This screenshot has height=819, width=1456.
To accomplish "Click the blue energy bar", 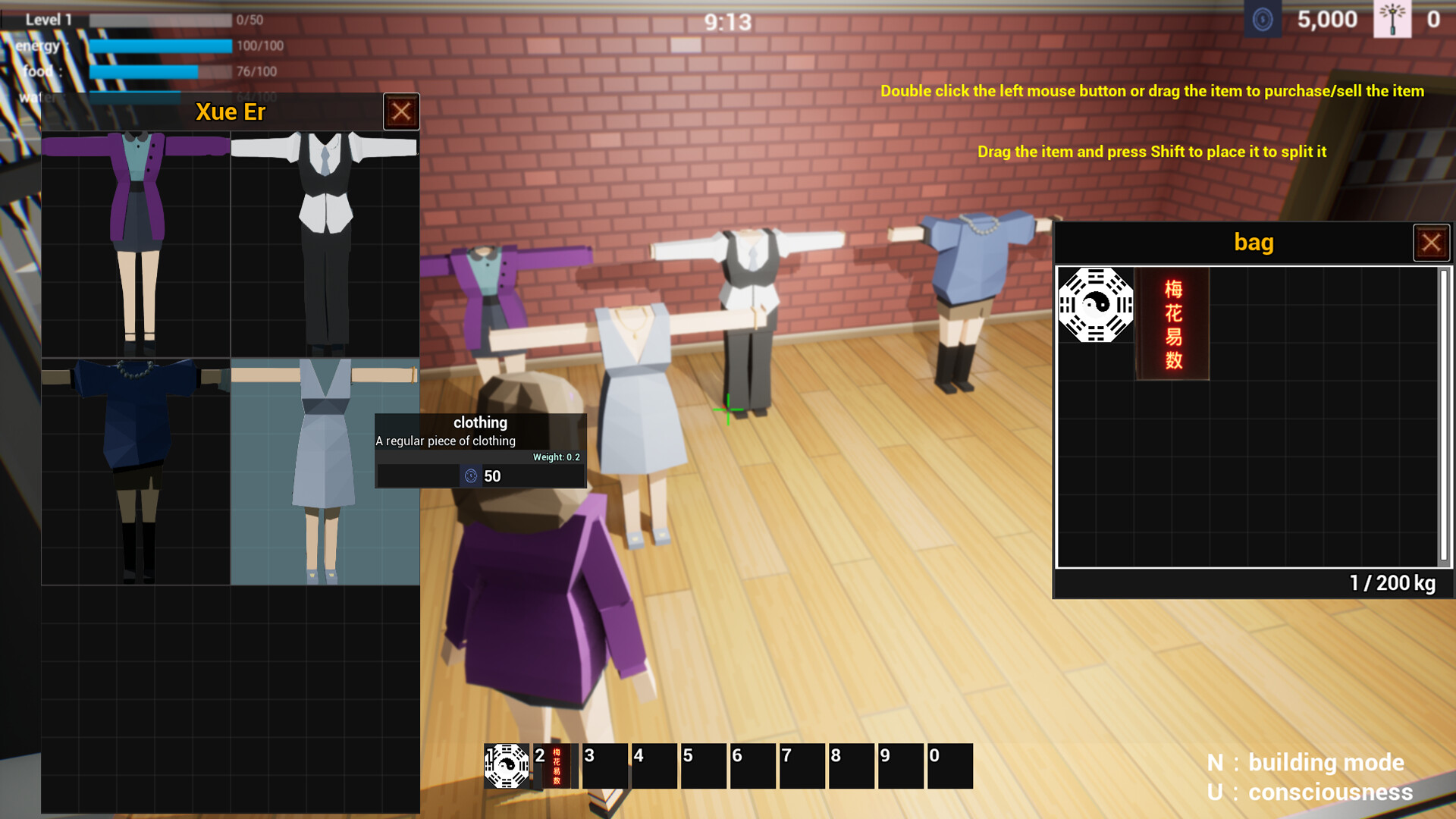I will click(159, 45).
